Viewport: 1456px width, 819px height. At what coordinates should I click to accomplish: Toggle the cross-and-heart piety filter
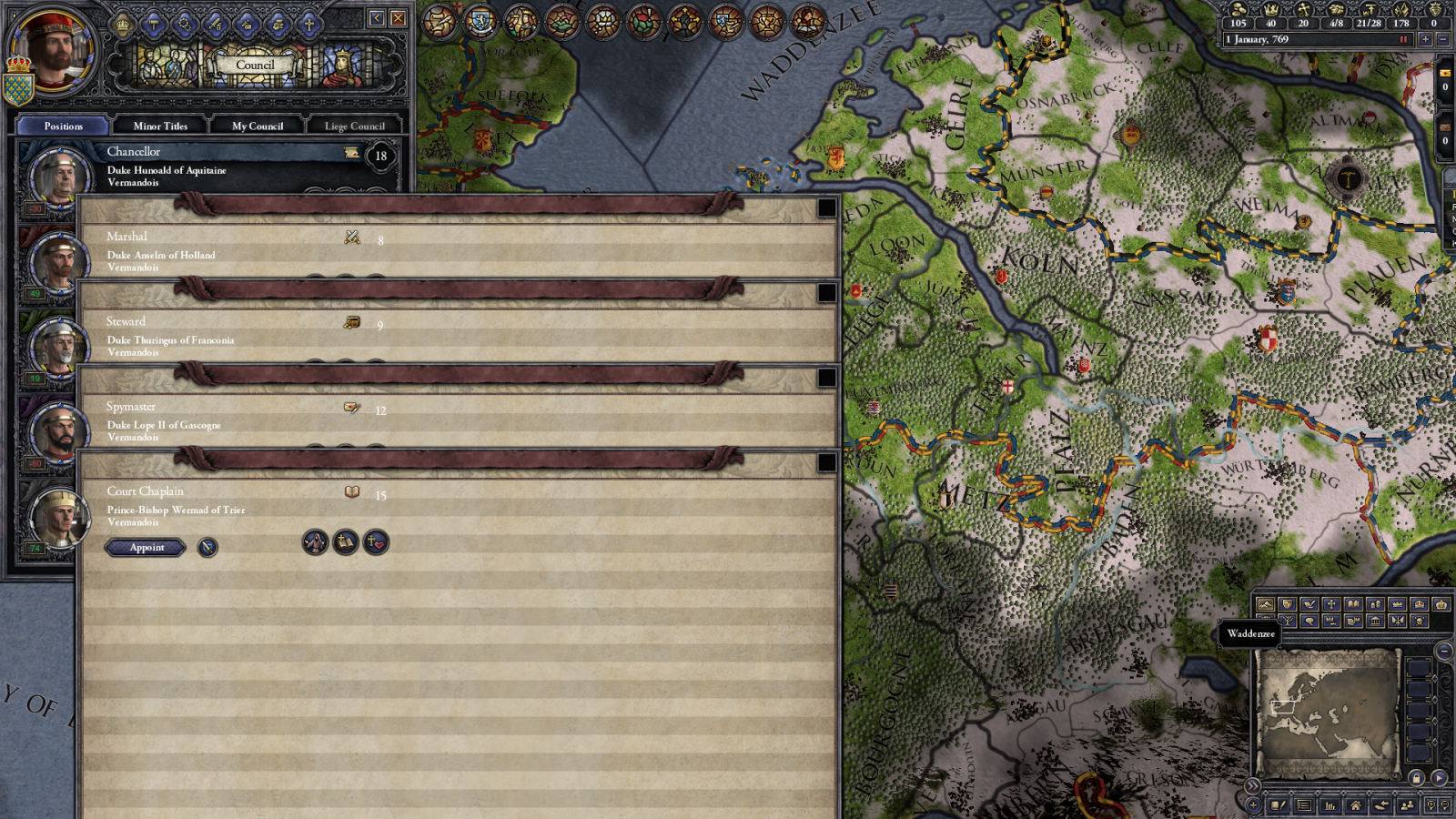tap(374, 544)
